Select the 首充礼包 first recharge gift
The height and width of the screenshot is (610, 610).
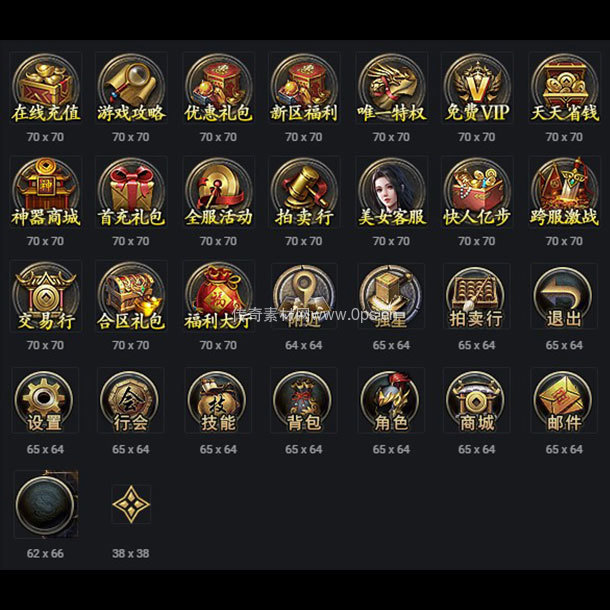pyautogui.click(x=131, y=192)
